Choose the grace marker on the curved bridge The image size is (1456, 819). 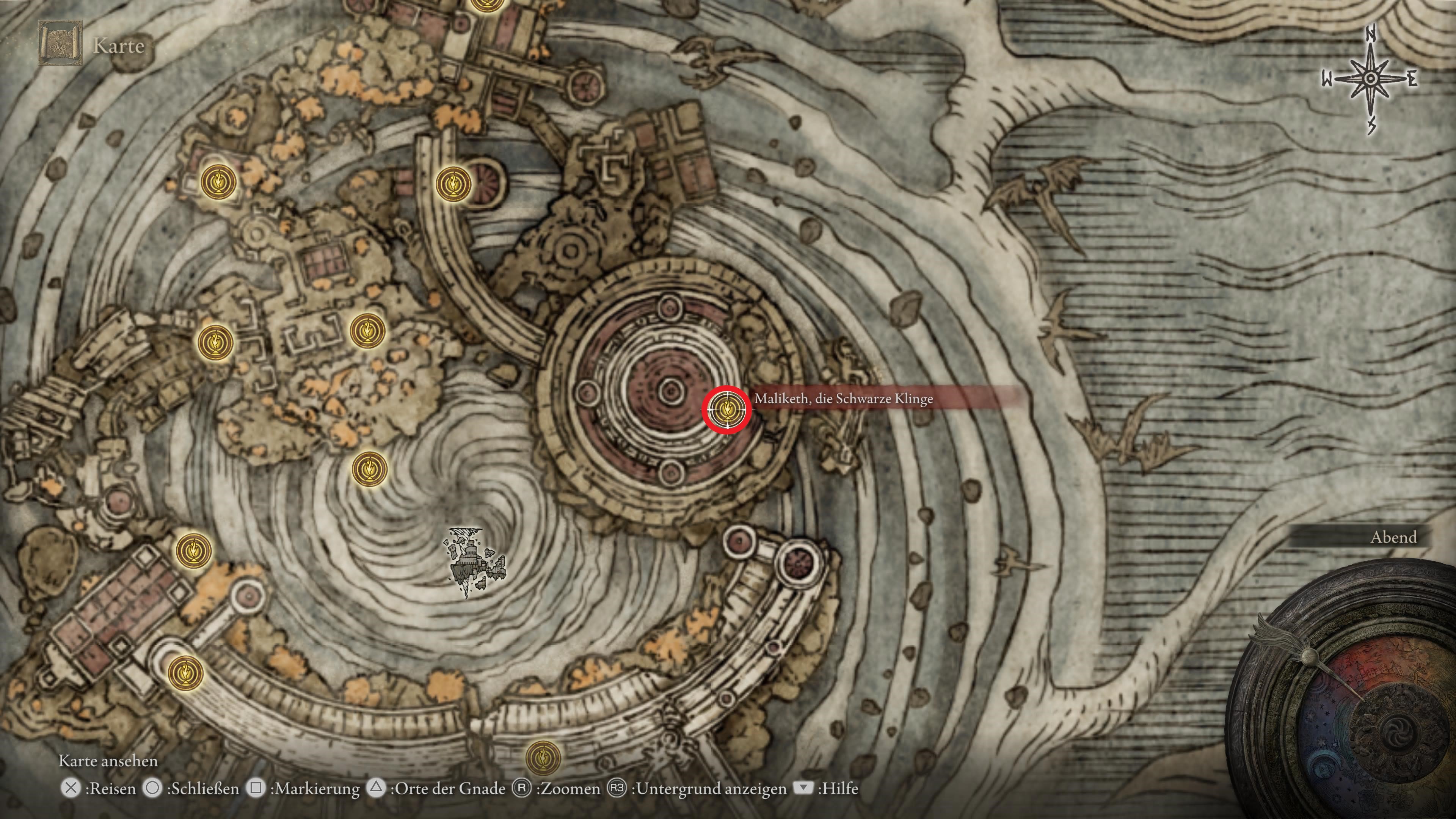tap(453, 183)
